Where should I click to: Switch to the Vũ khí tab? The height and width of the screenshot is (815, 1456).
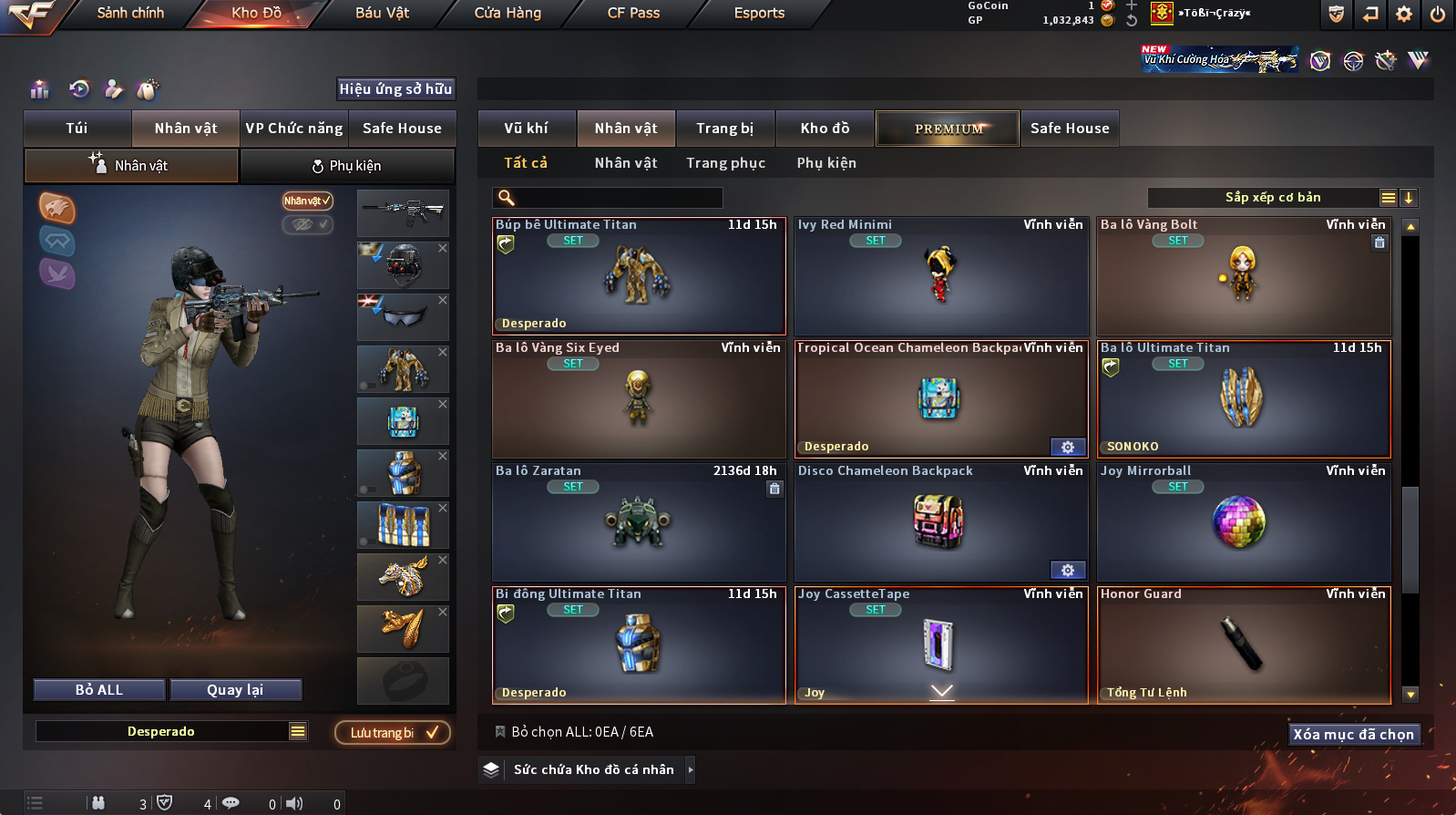pos(526,129)
